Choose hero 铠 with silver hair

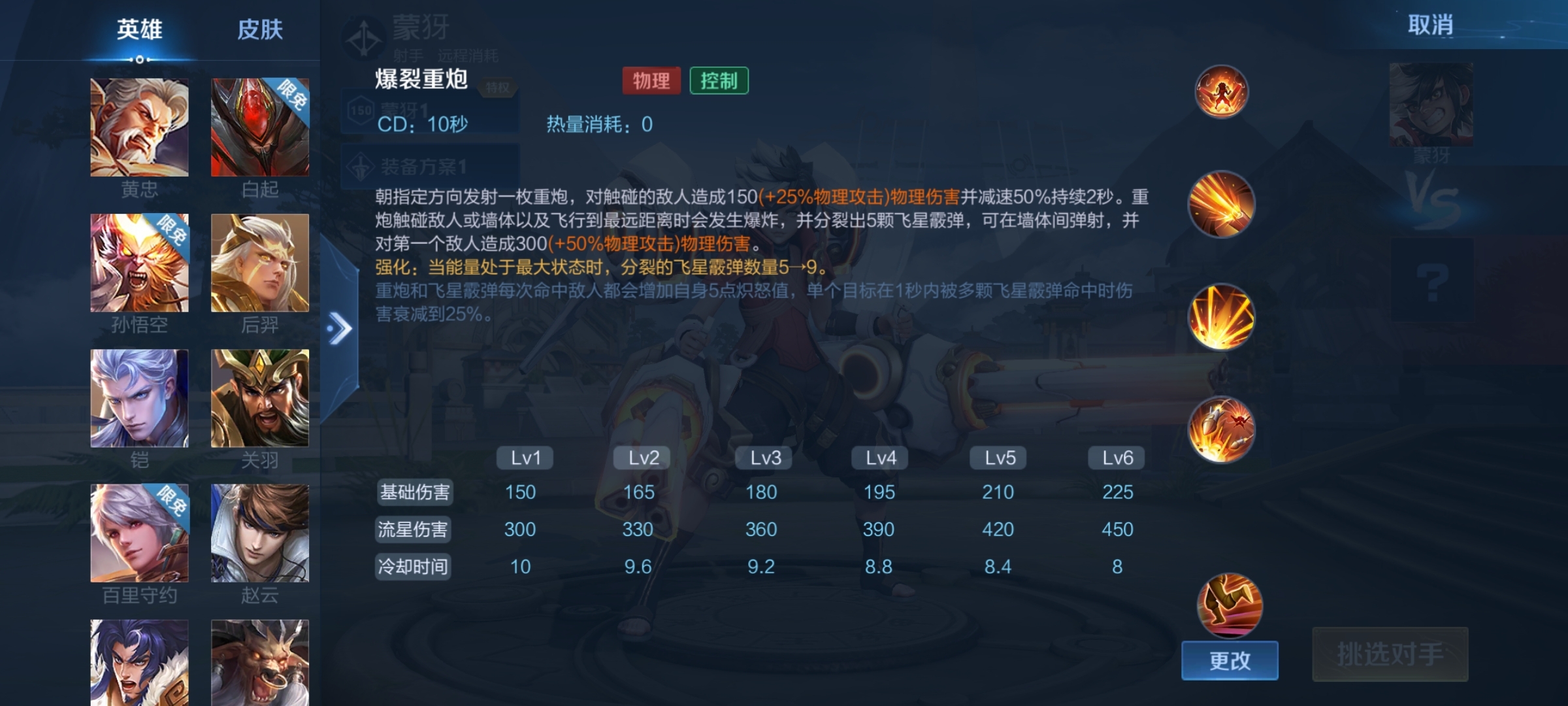139,398
